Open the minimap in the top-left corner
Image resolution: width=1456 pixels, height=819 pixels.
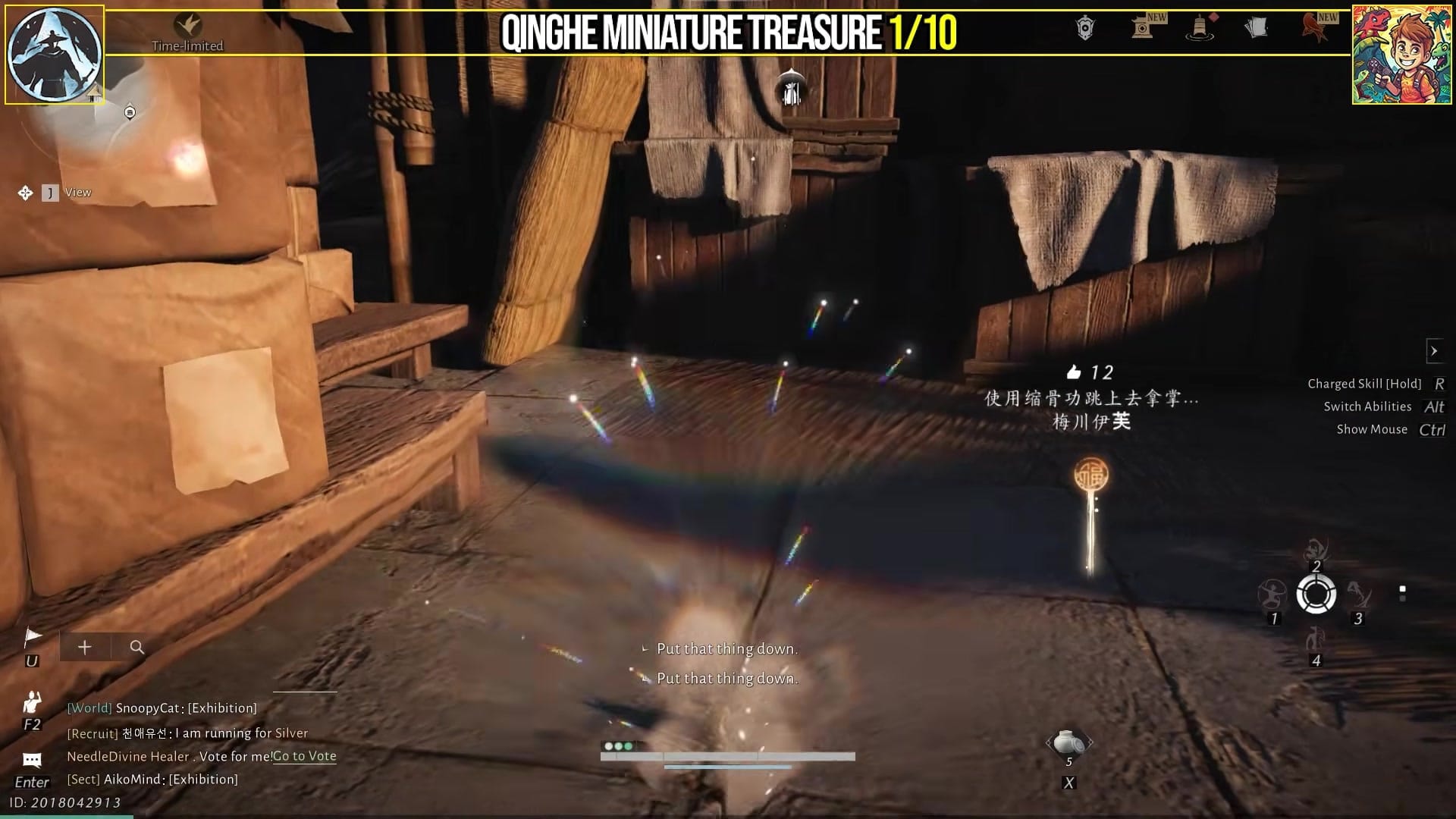[54, 54]
